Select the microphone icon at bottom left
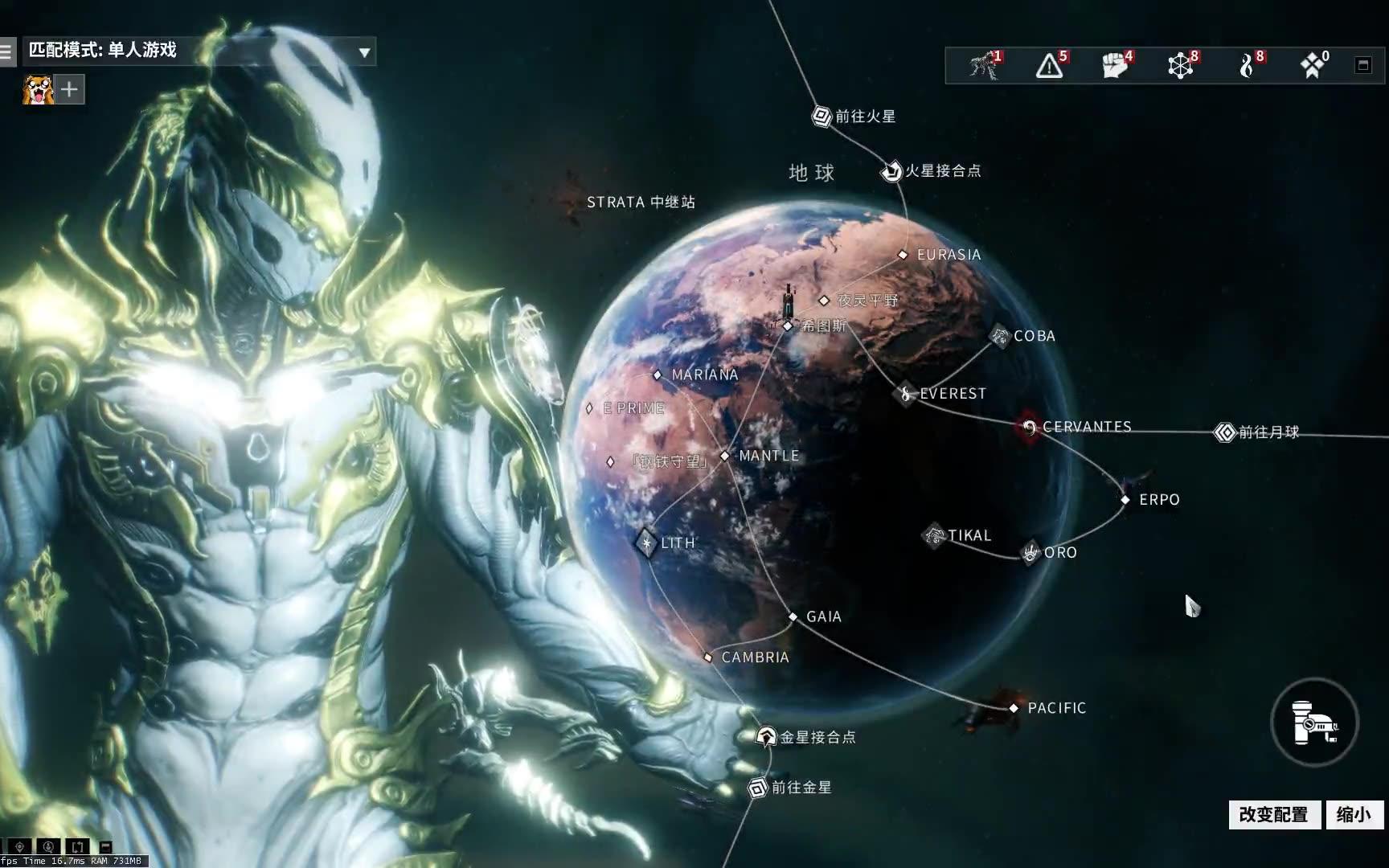 click(49, 846)
